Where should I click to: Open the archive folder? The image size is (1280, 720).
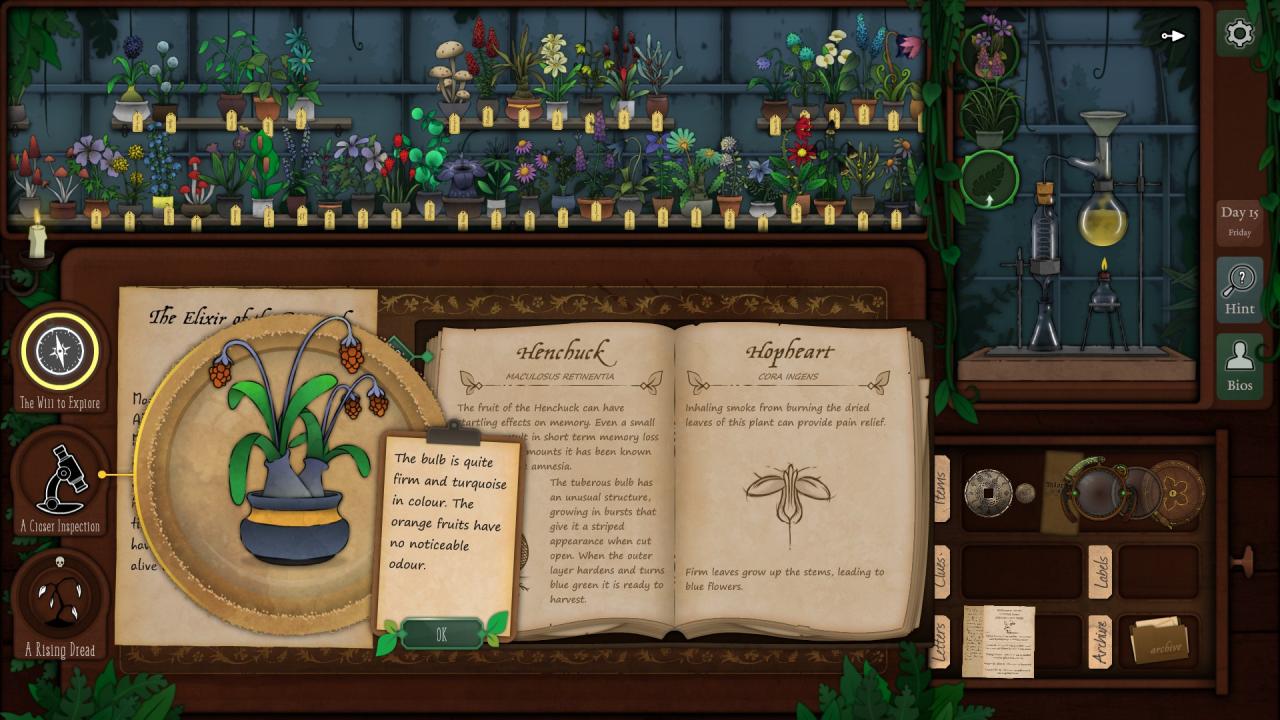1159,641
